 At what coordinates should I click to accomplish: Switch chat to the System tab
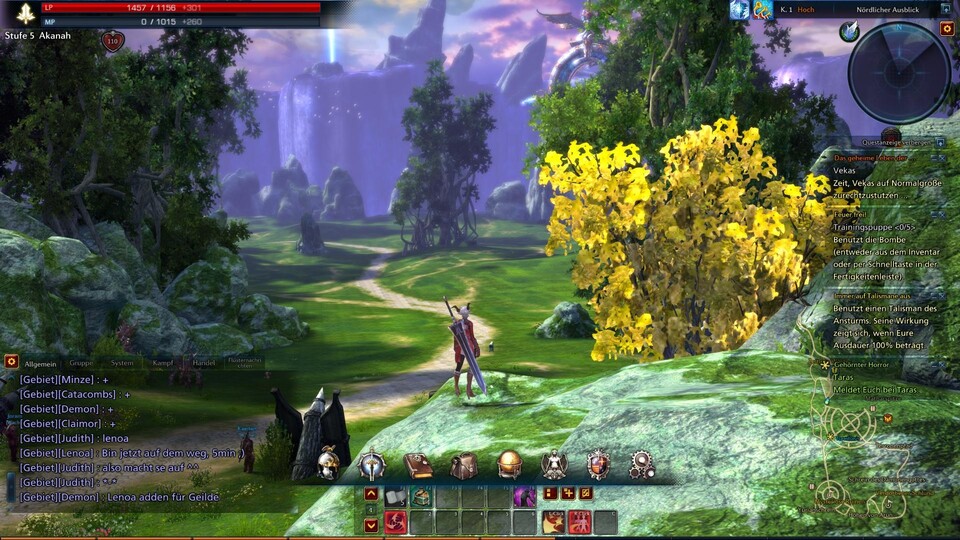[122, 363]
